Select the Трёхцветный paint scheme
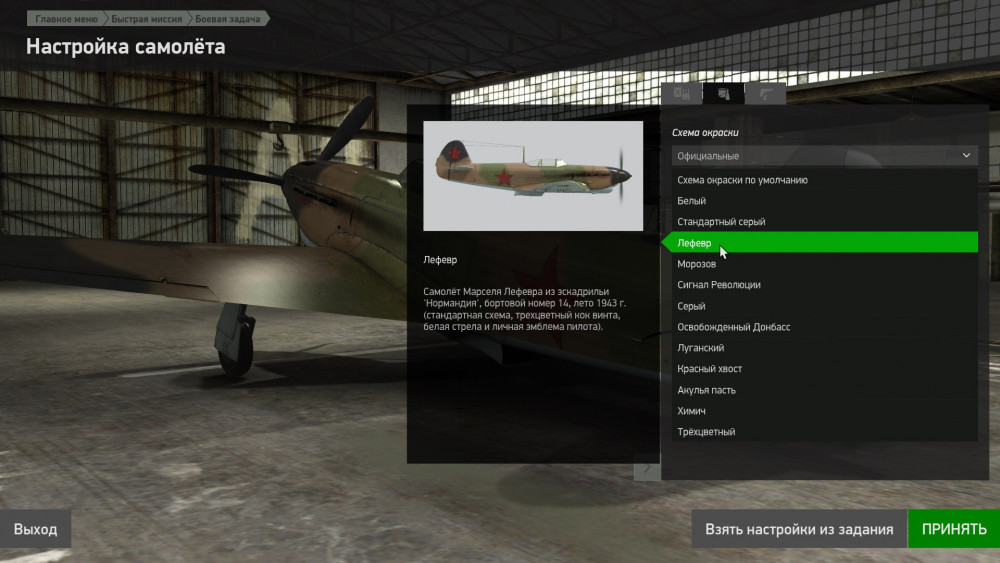Image resolution: width=1000 pixels, height=563 pixels. [x=707, y=432]
